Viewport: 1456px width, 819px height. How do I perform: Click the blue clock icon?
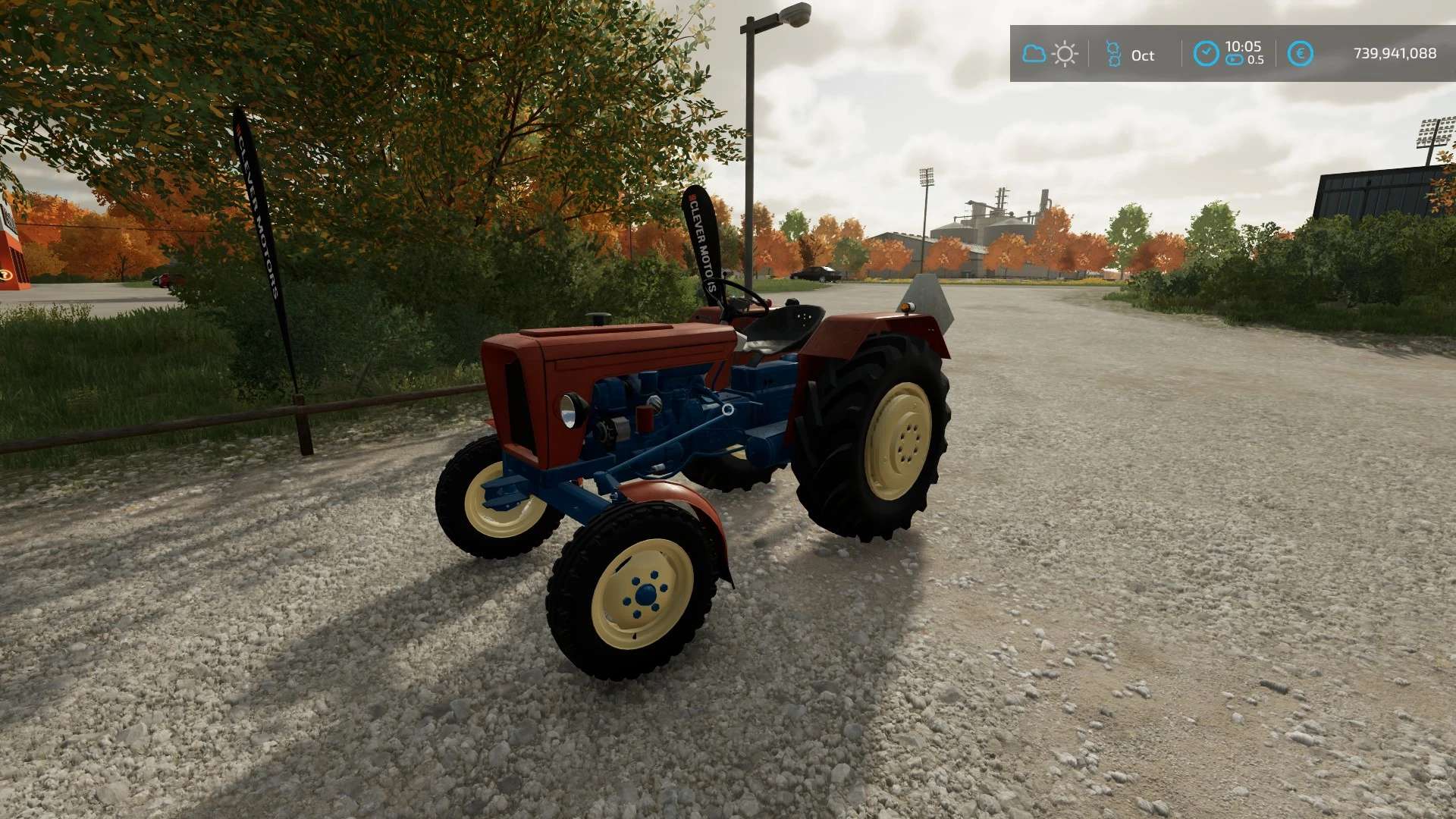tap(1206, 54)
